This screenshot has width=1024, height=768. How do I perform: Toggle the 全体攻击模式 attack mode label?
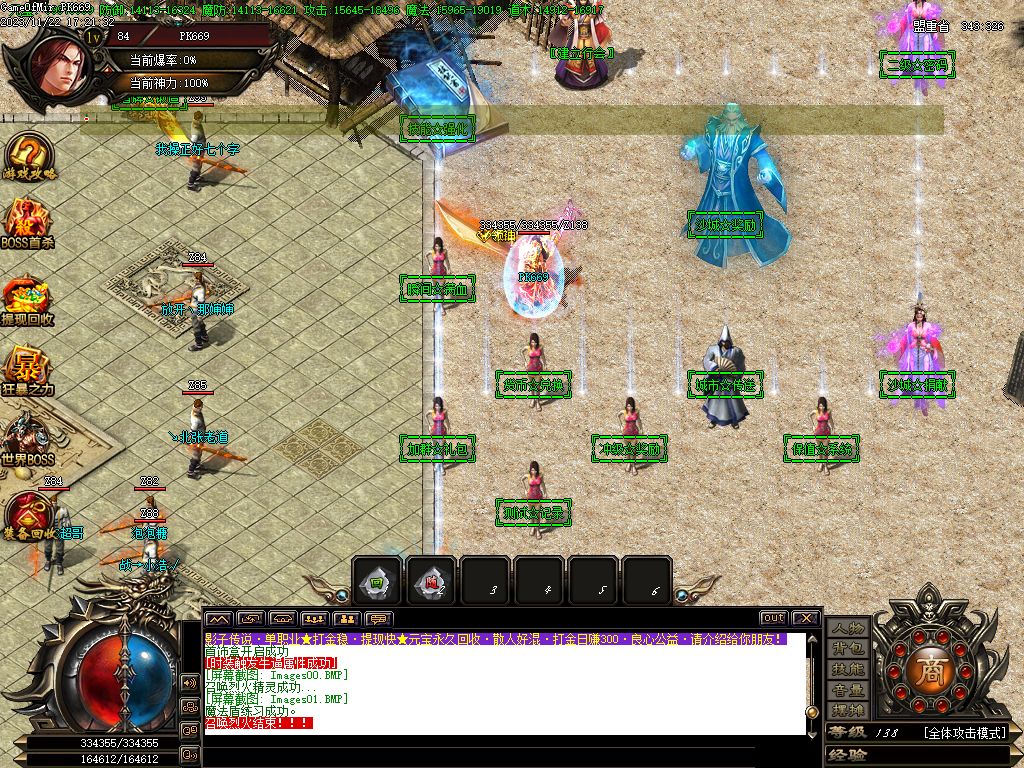(963, 733)
